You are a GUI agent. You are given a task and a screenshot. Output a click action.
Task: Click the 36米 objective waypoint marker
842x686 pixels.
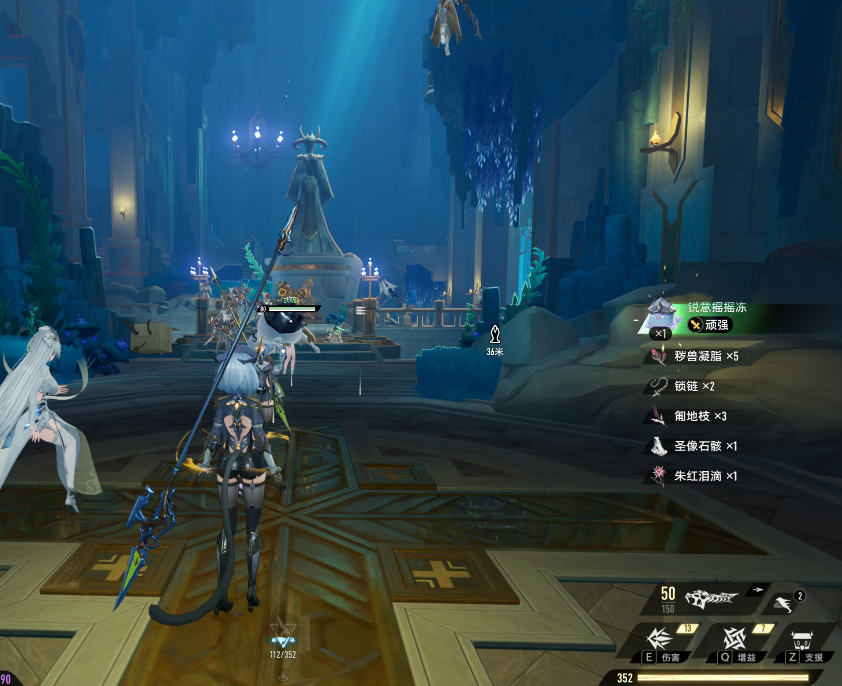pos(494,336)
